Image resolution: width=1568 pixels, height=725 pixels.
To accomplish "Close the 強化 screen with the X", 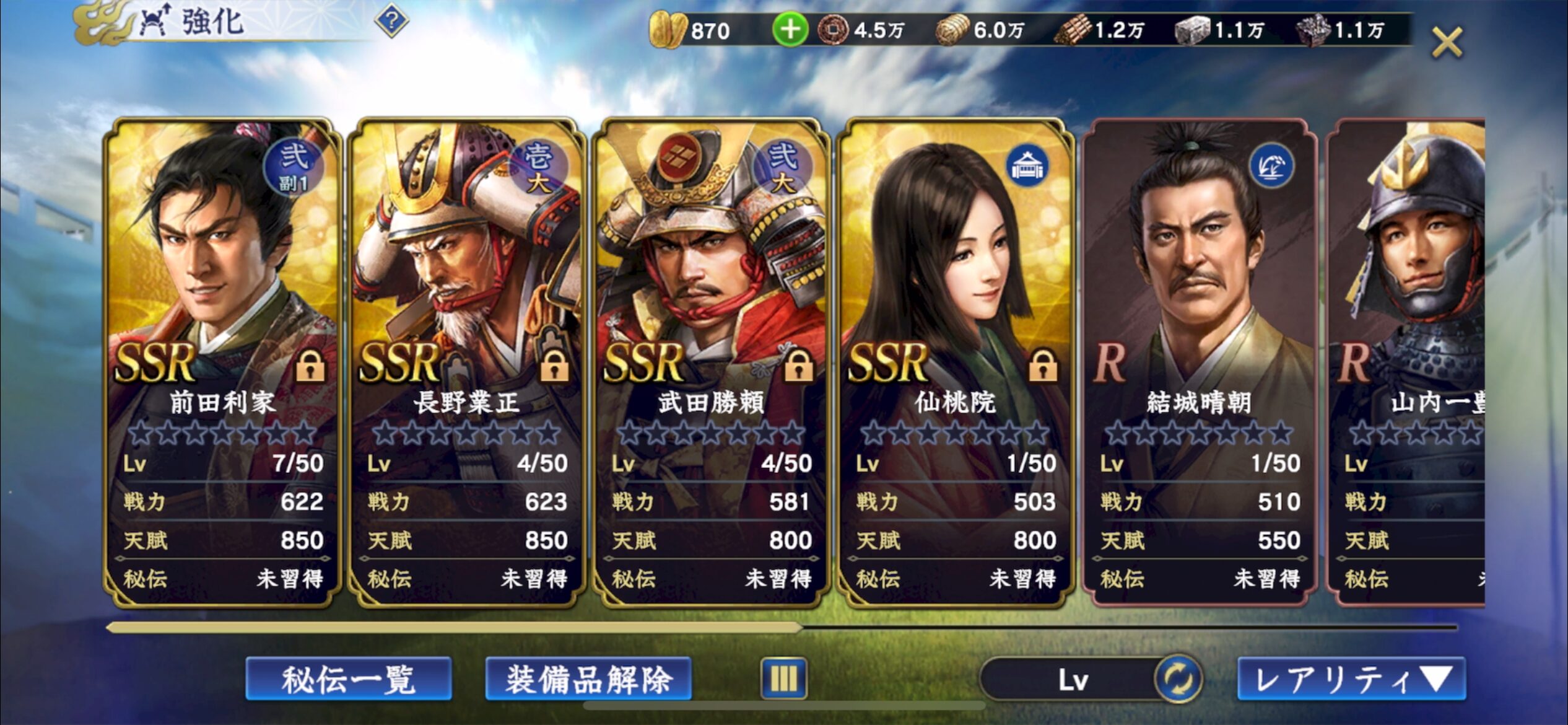I will coord(1447,43).
